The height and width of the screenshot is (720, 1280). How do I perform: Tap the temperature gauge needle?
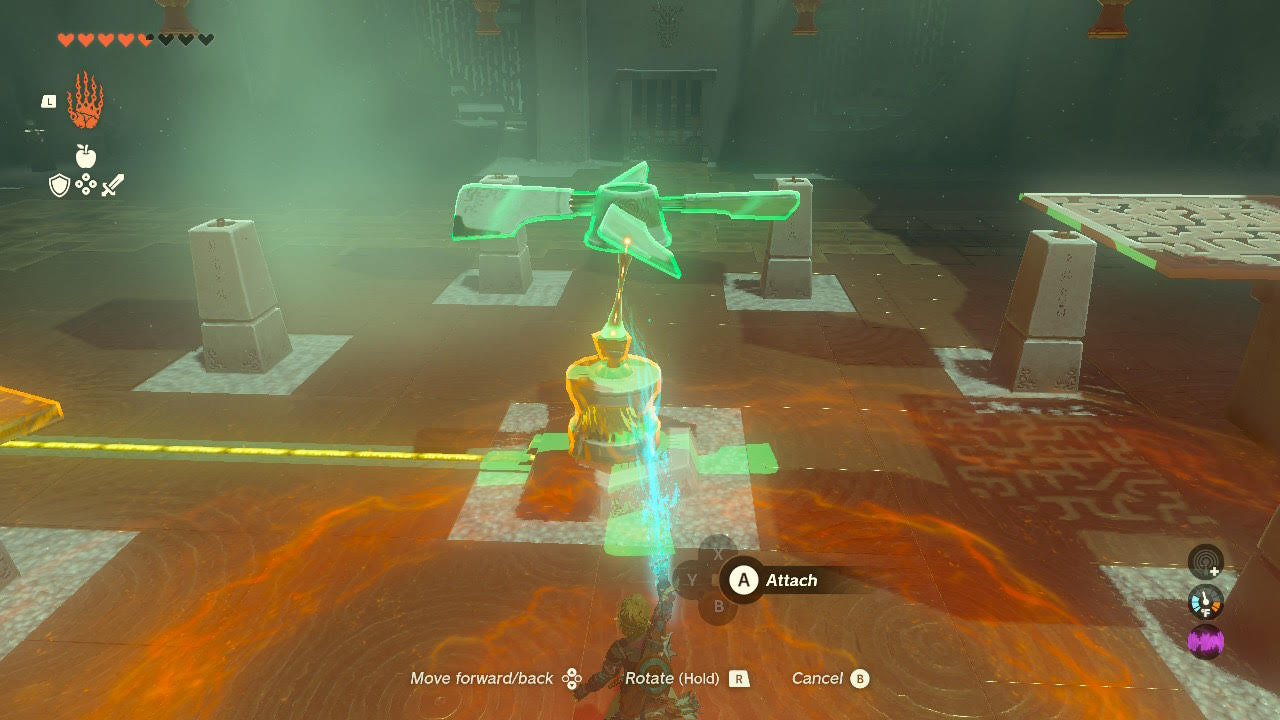1204,597
